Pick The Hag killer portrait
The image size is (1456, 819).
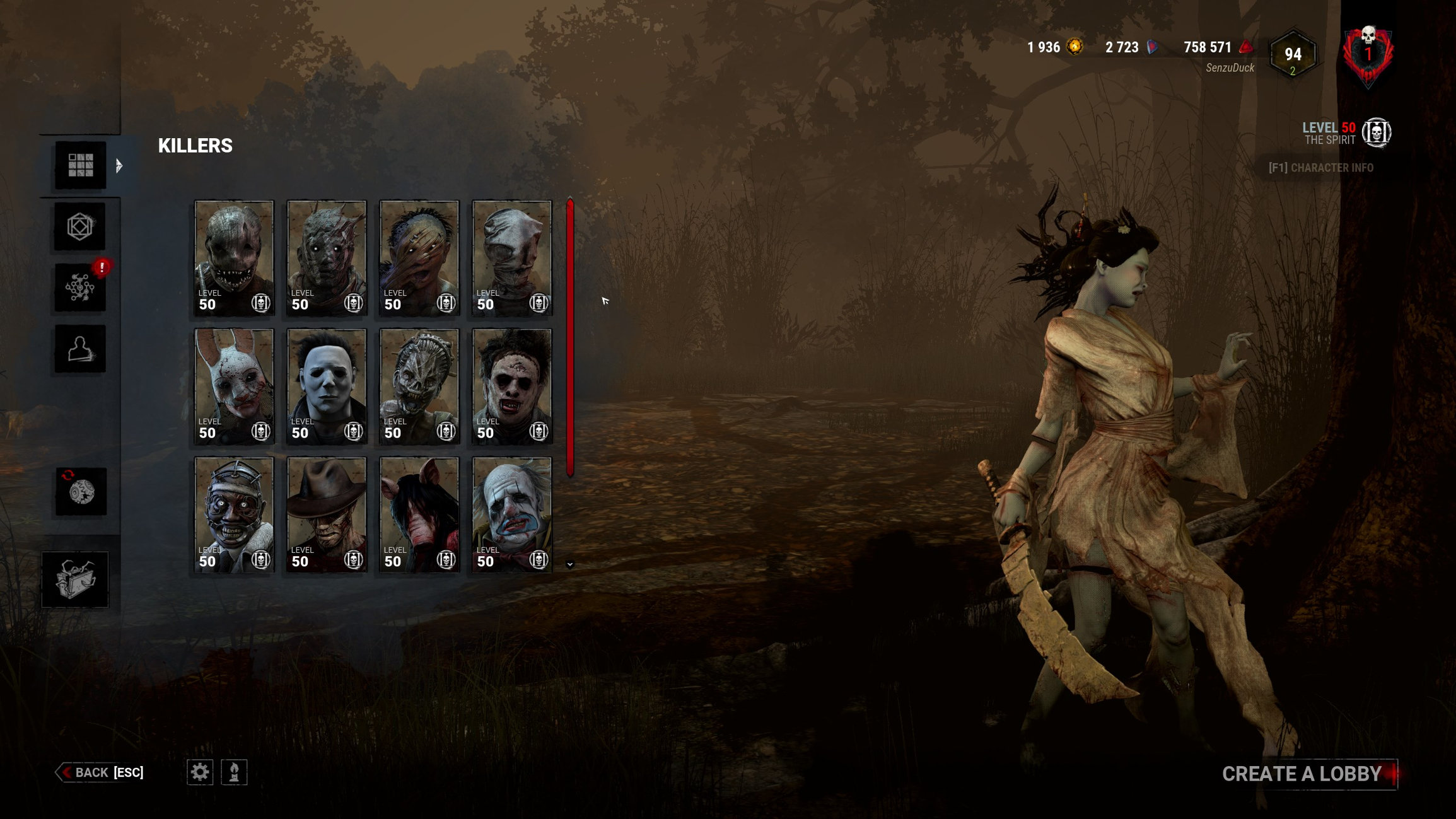click(x=419, y=386)
